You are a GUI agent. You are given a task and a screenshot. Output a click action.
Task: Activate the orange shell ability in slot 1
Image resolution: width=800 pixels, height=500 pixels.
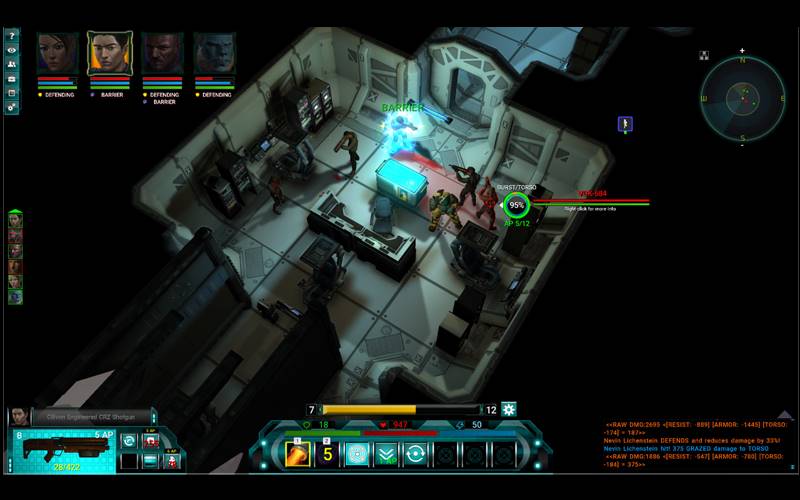tap(299, 454)
